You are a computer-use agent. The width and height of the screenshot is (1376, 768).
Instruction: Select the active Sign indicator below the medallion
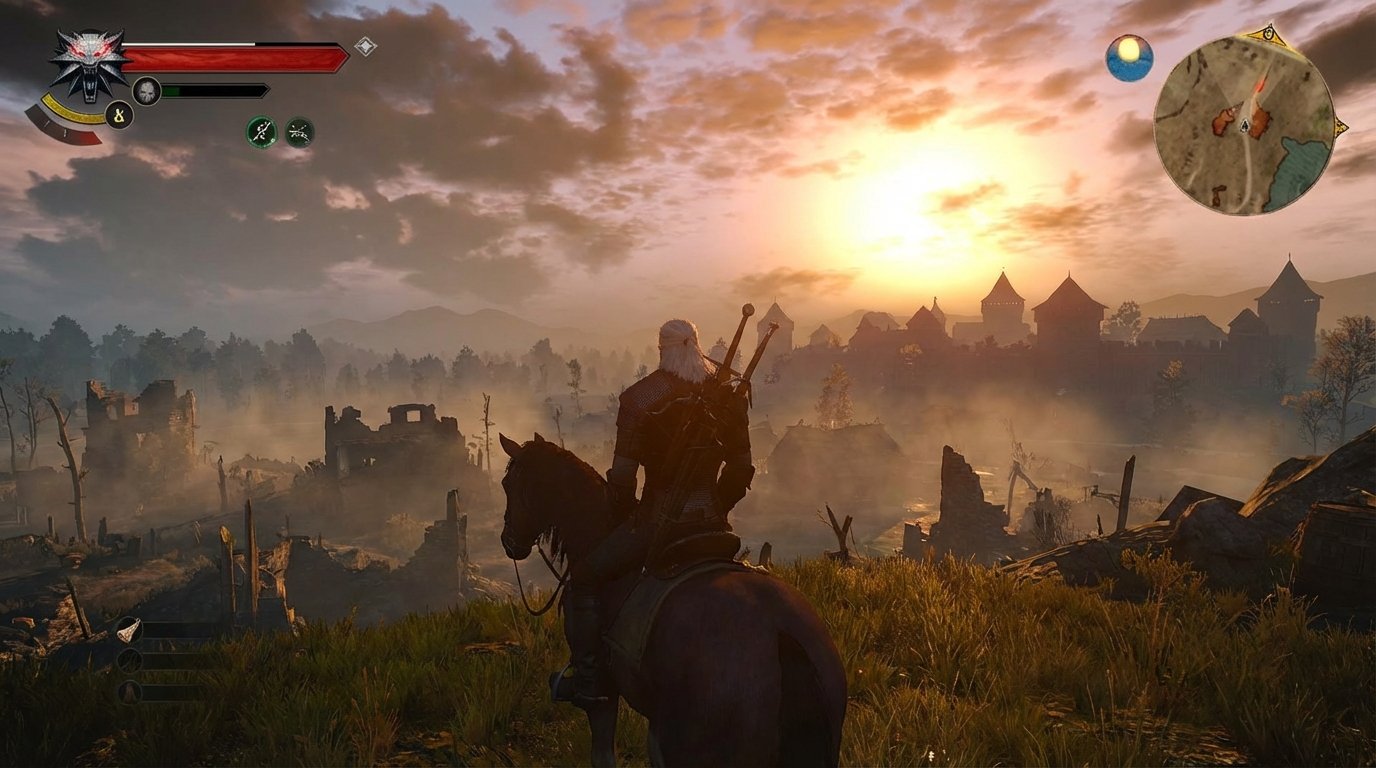click(x=119, y=115)
